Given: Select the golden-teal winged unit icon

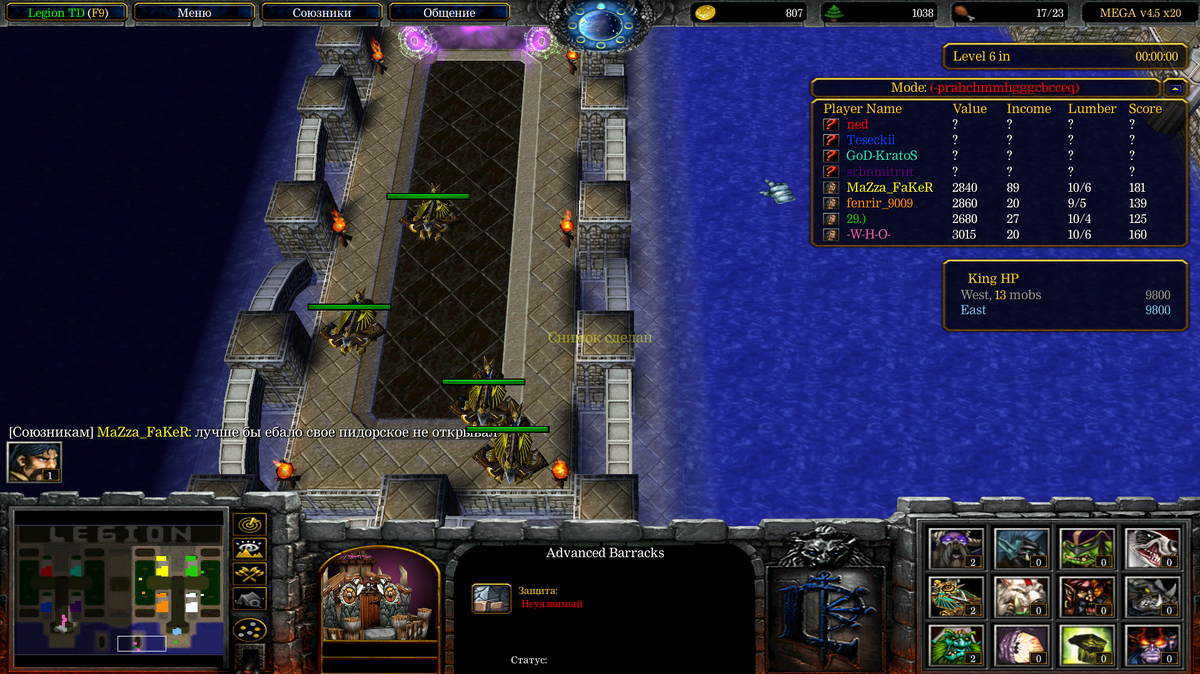Looking at the screenshot, I should click(x=957, y=597).
